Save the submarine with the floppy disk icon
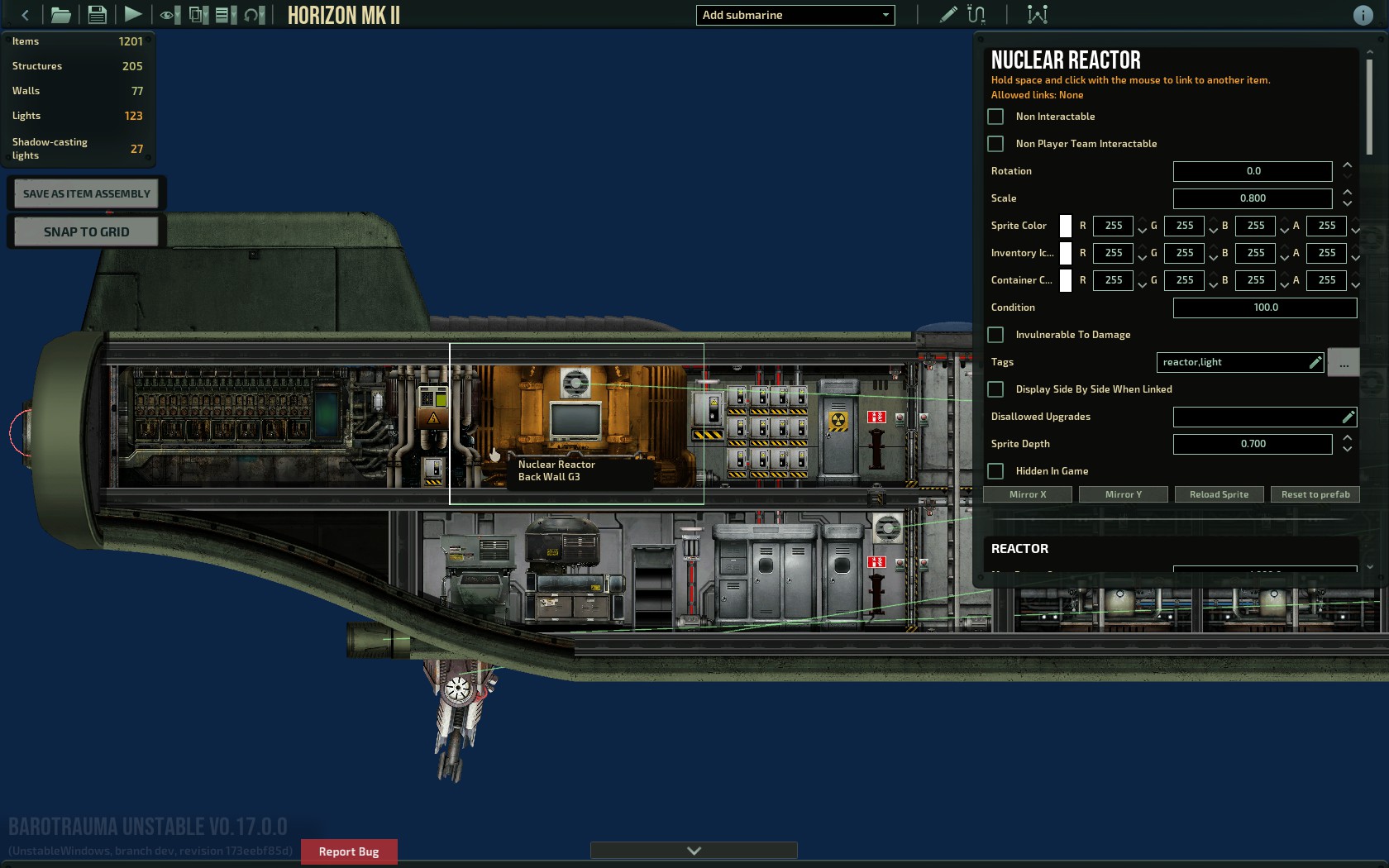 97,15
